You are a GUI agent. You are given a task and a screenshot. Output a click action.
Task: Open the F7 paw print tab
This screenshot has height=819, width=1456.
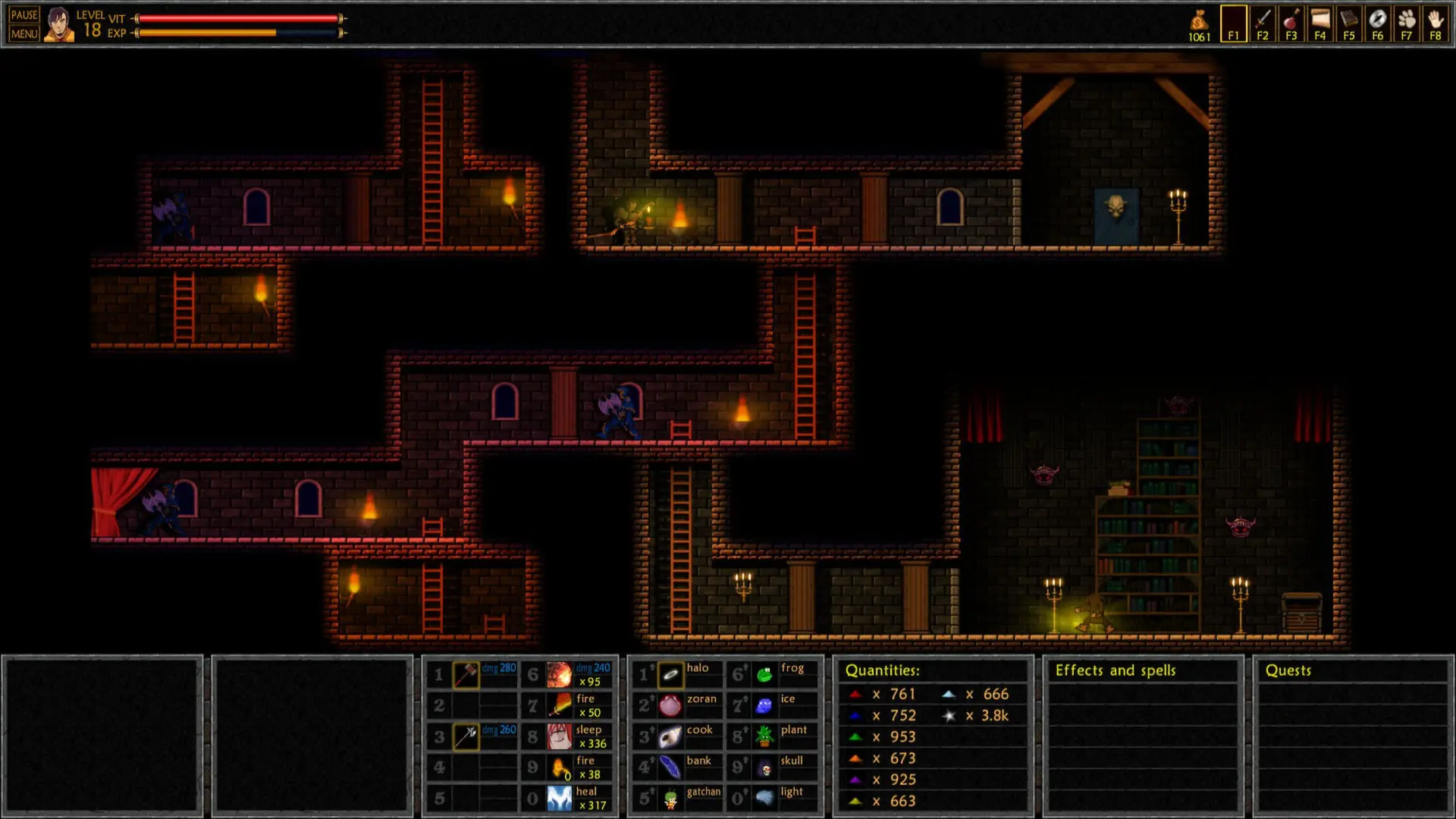click(1407, 24)
